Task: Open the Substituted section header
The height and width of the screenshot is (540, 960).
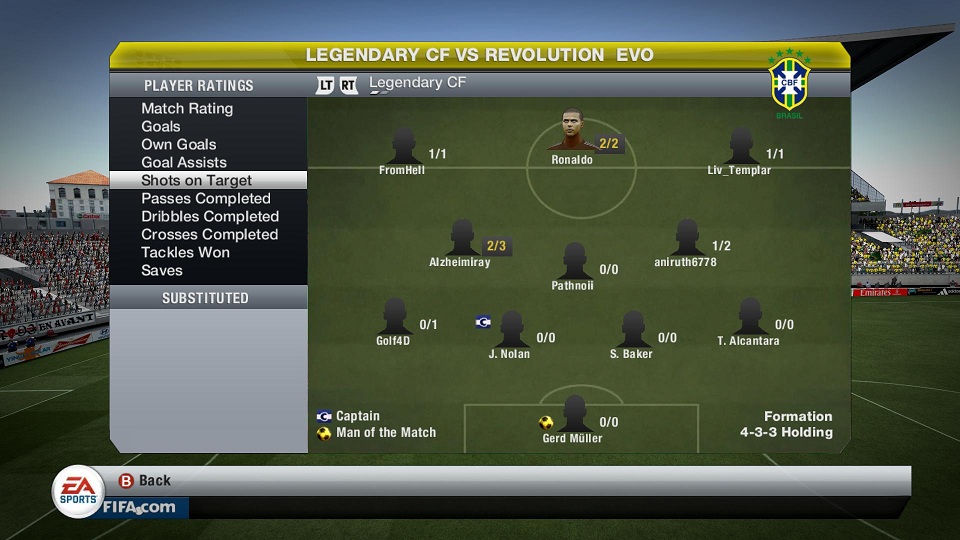Action: 206,298
